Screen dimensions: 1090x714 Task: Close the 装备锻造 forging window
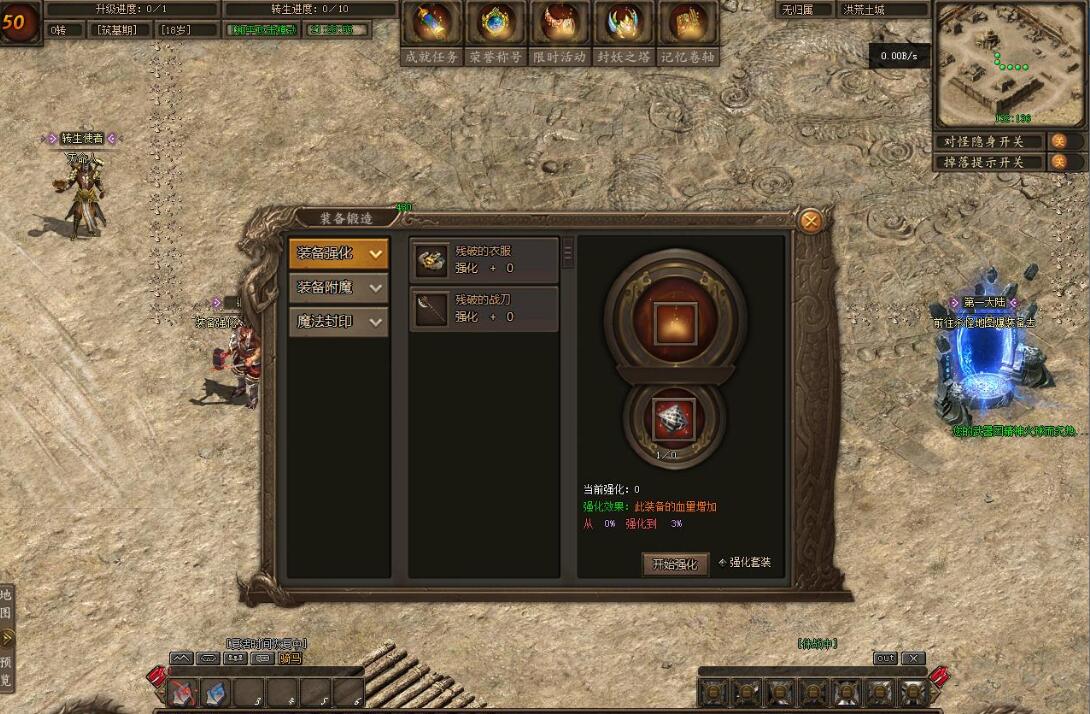pyautogui.click(x=812, y=221)
